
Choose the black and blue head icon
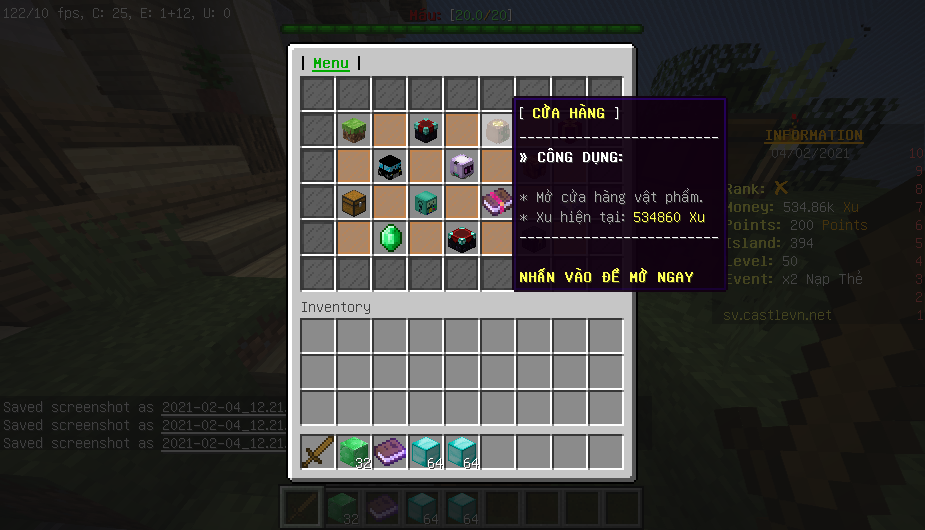[390, 166]
